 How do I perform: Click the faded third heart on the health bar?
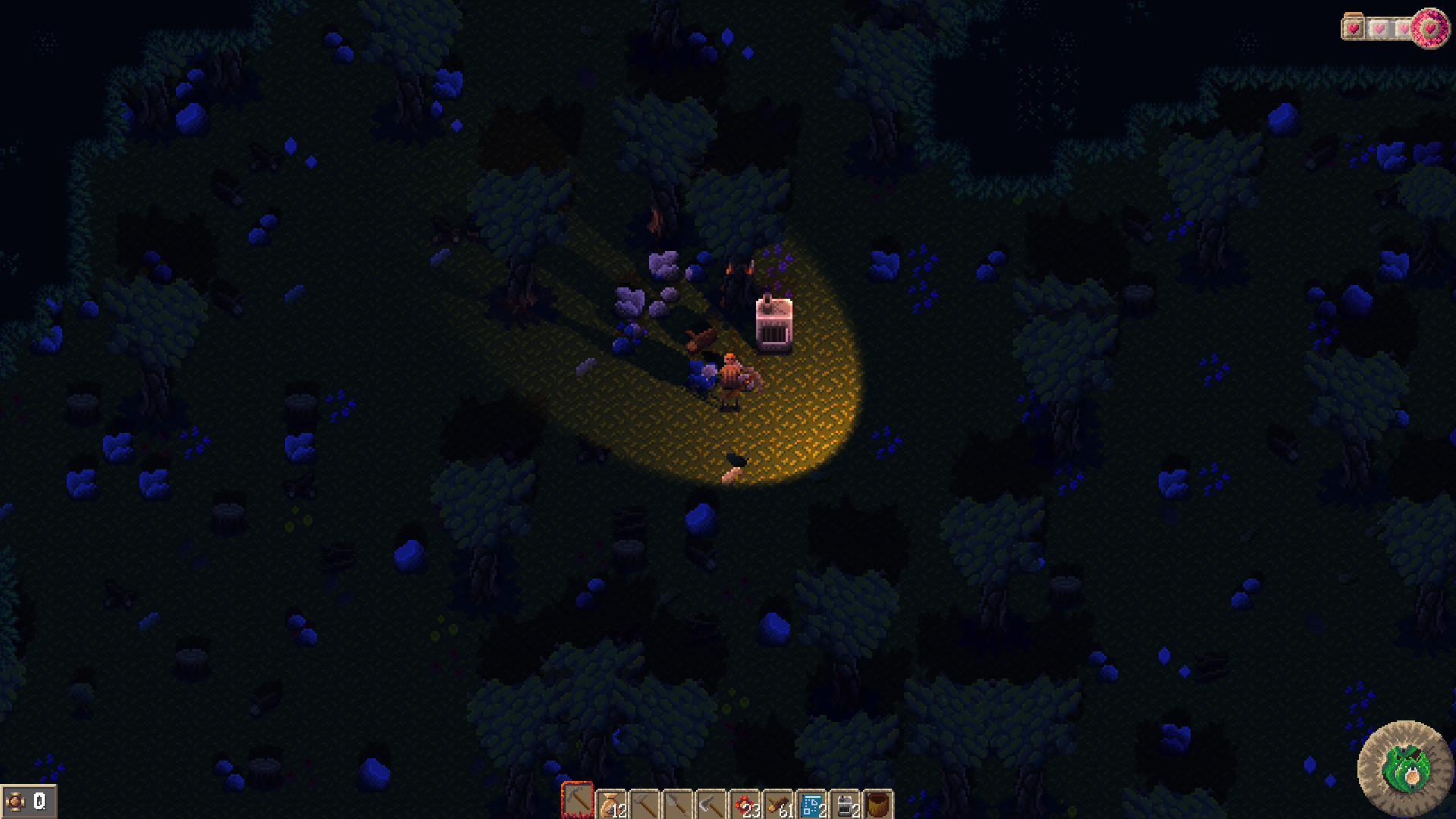[1404, 28]
